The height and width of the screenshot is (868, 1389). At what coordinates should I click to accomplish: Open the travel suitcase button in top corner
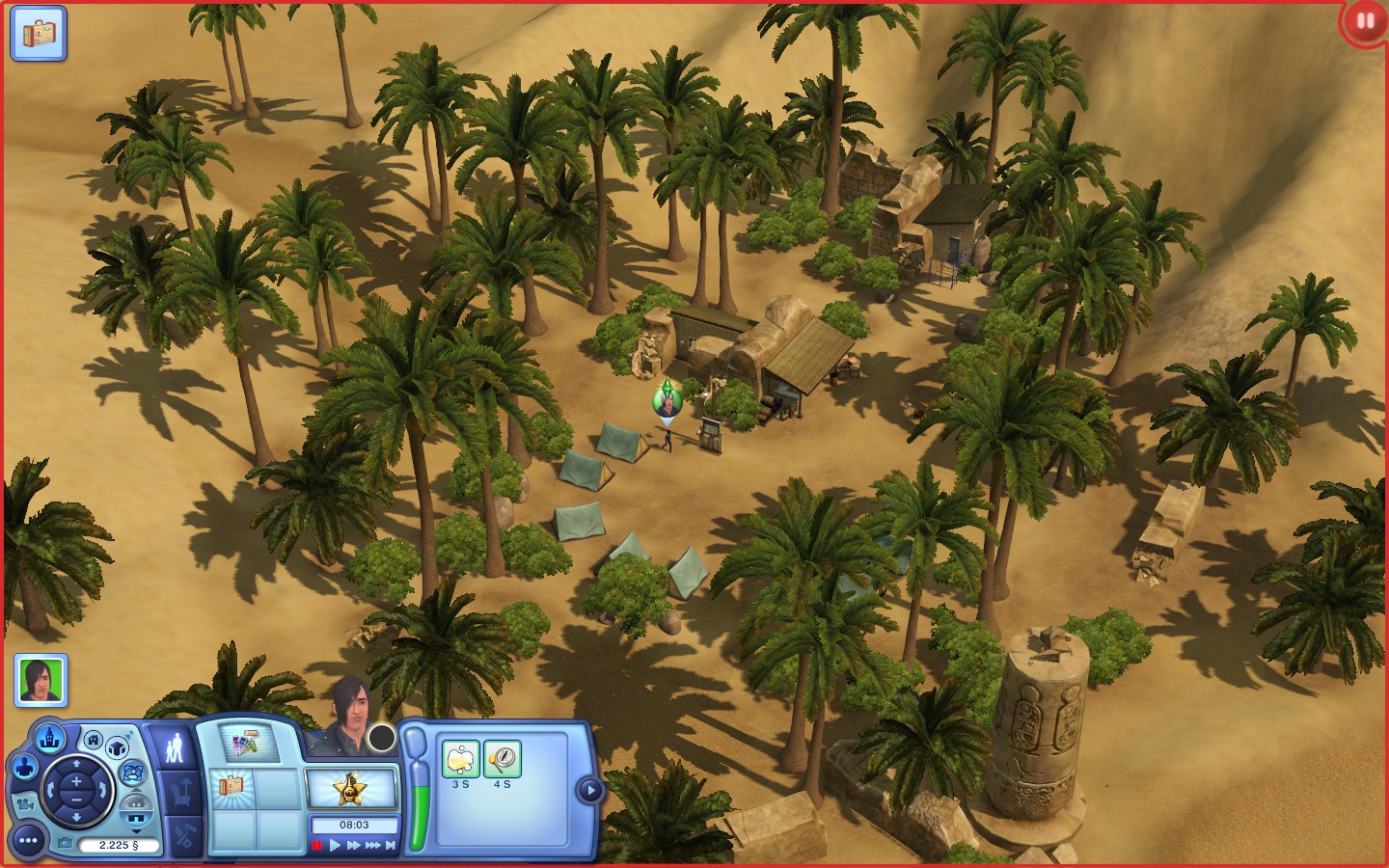point(39,34)
